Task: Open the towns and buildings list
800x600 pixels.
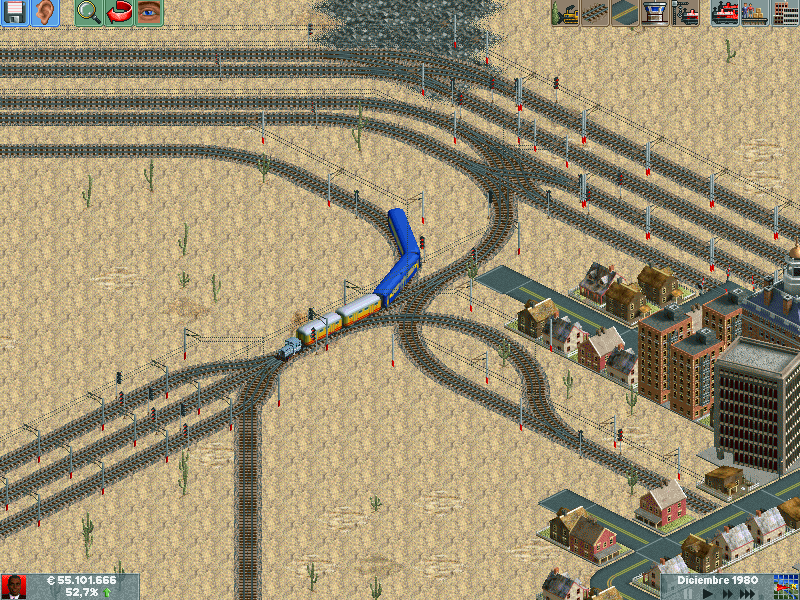Action: pos(785,13)
